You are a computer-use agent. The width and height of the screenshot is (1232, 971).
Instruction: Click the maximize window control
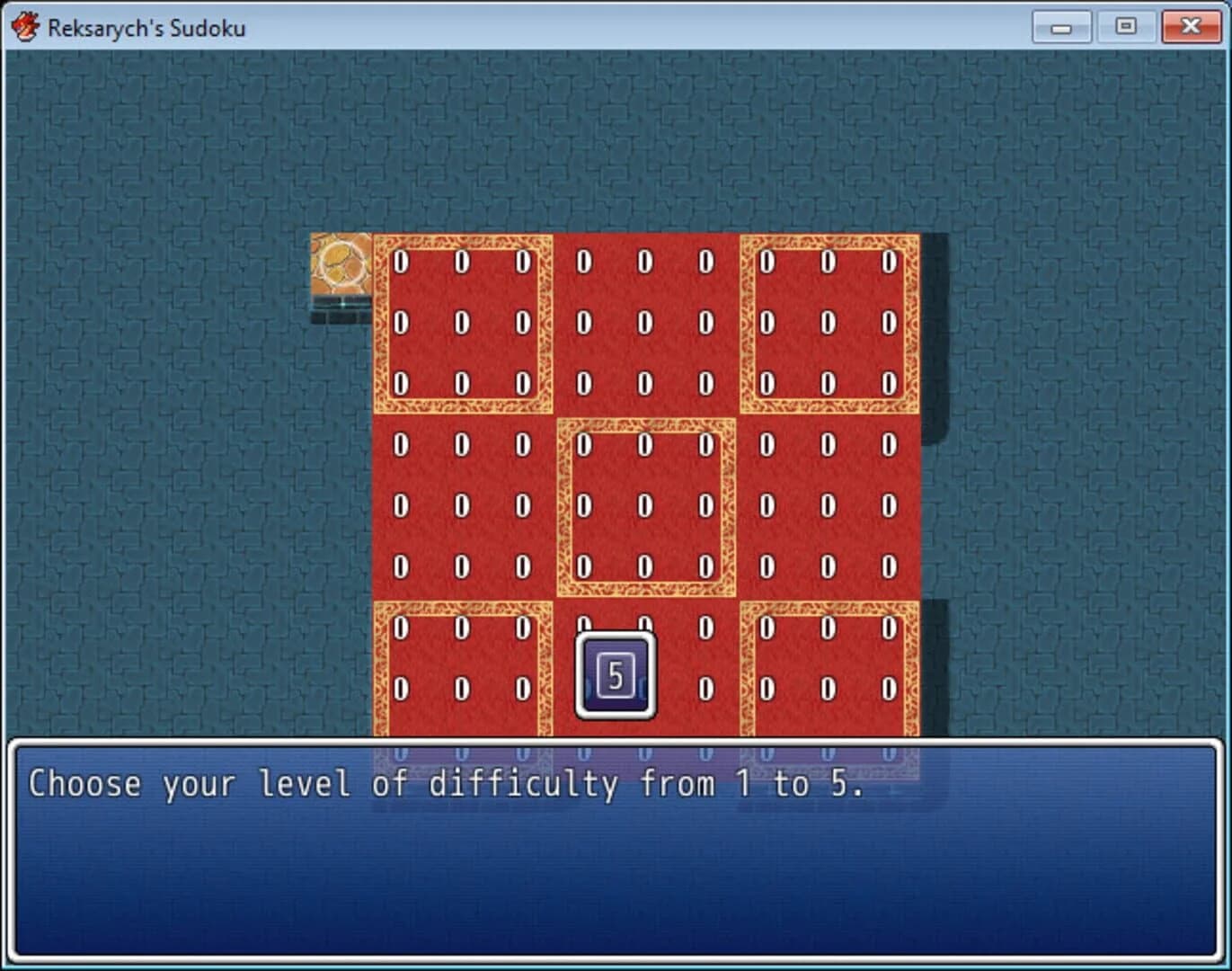click(1126, 26)
